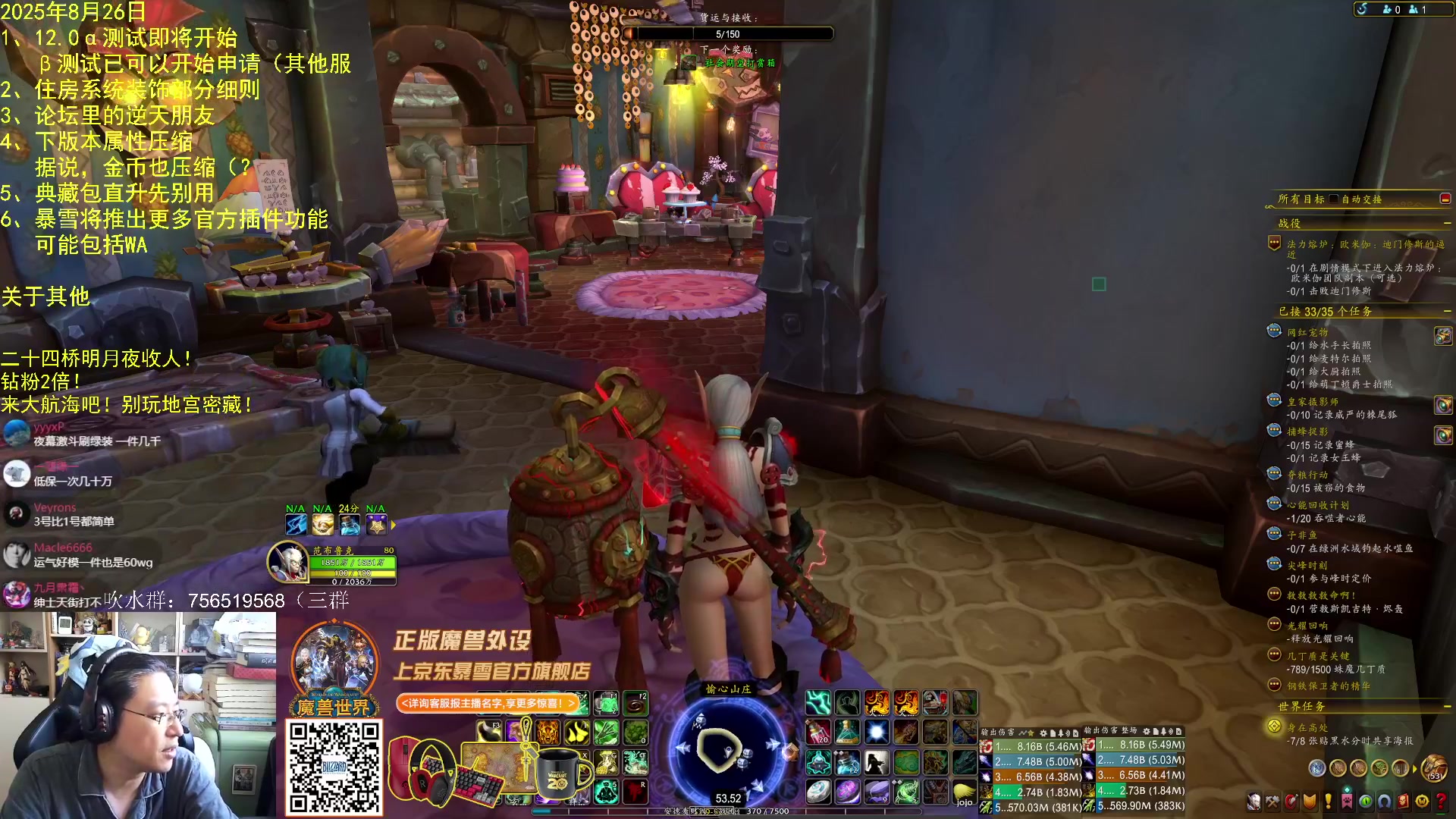Open the character info micro button
Screen dimensions: 1456x819
(x=1254, y=801)
